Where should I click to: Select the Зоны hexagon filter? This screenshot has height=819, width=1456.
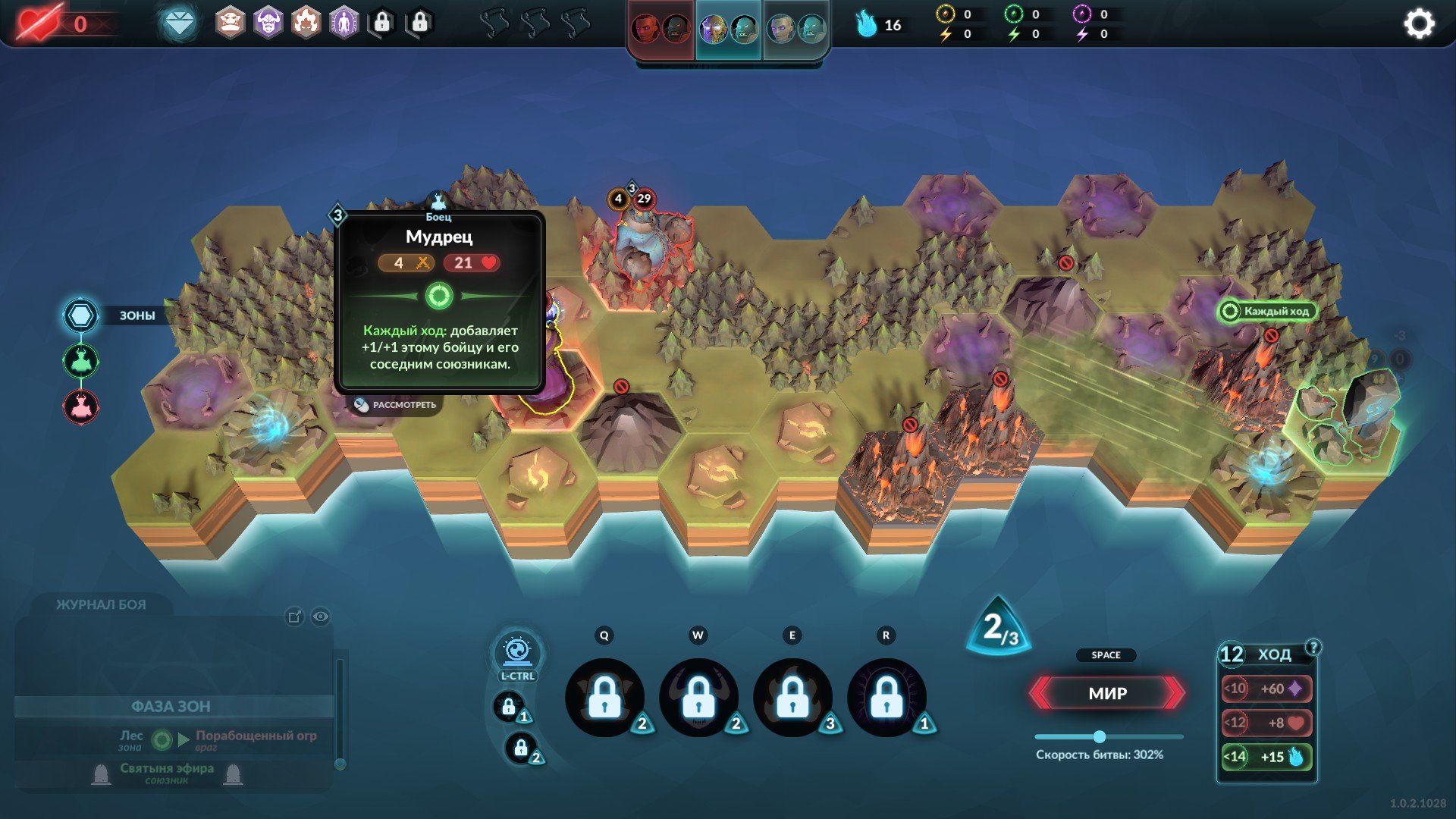[x=80, y=315]
